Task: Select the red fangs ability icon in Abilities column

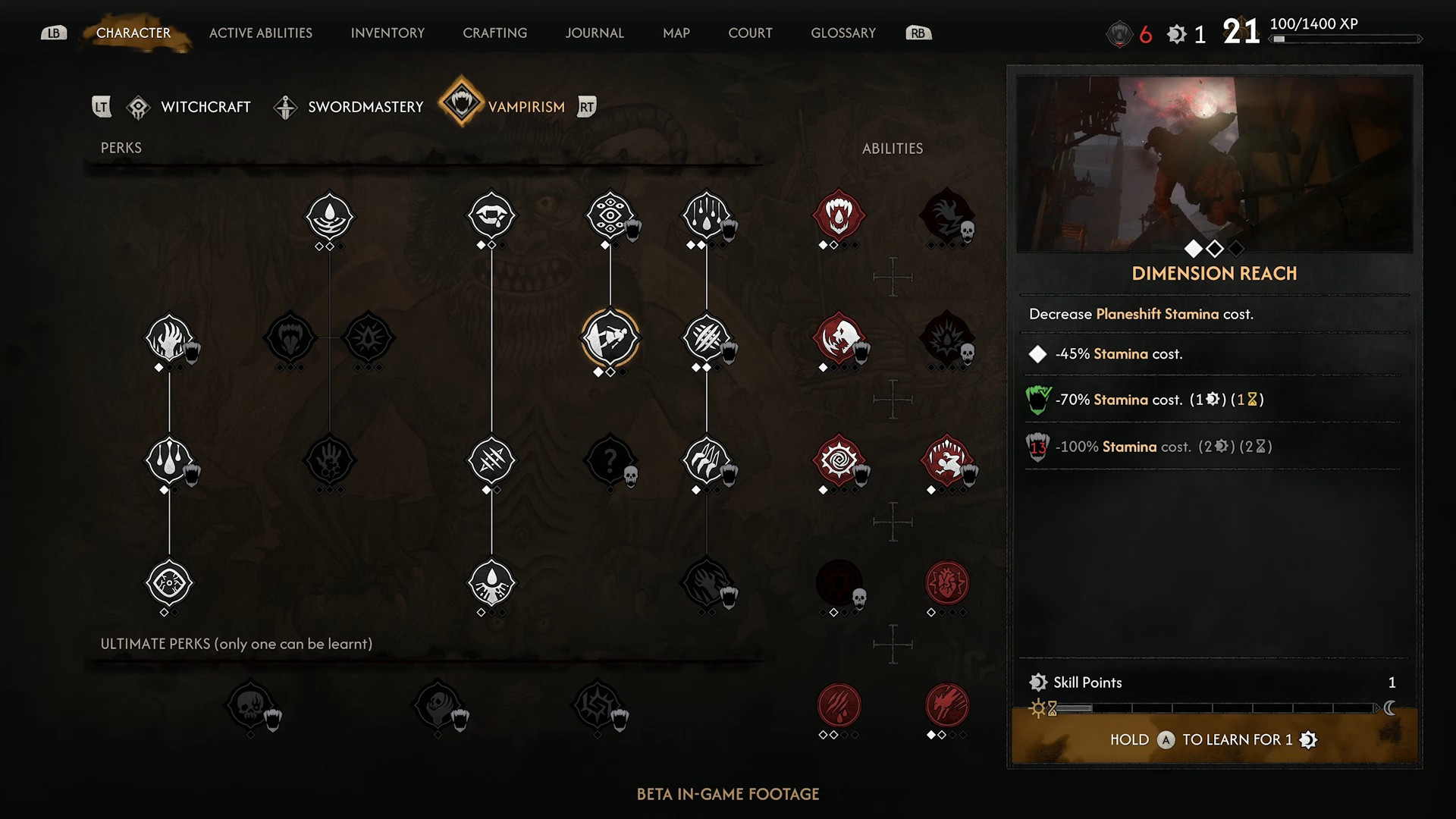Action: [839, 216]
